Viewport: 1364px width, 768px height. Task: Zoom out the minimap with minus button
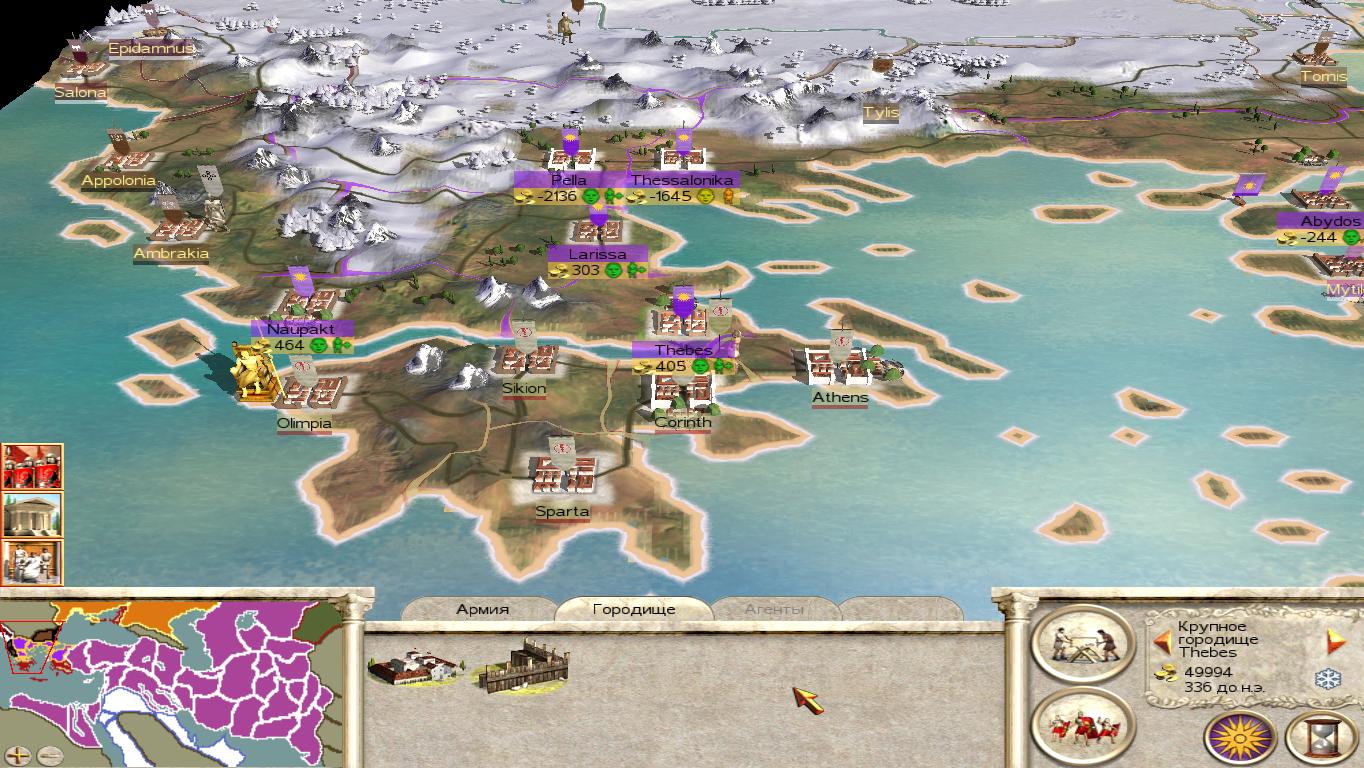coord(49,755)
